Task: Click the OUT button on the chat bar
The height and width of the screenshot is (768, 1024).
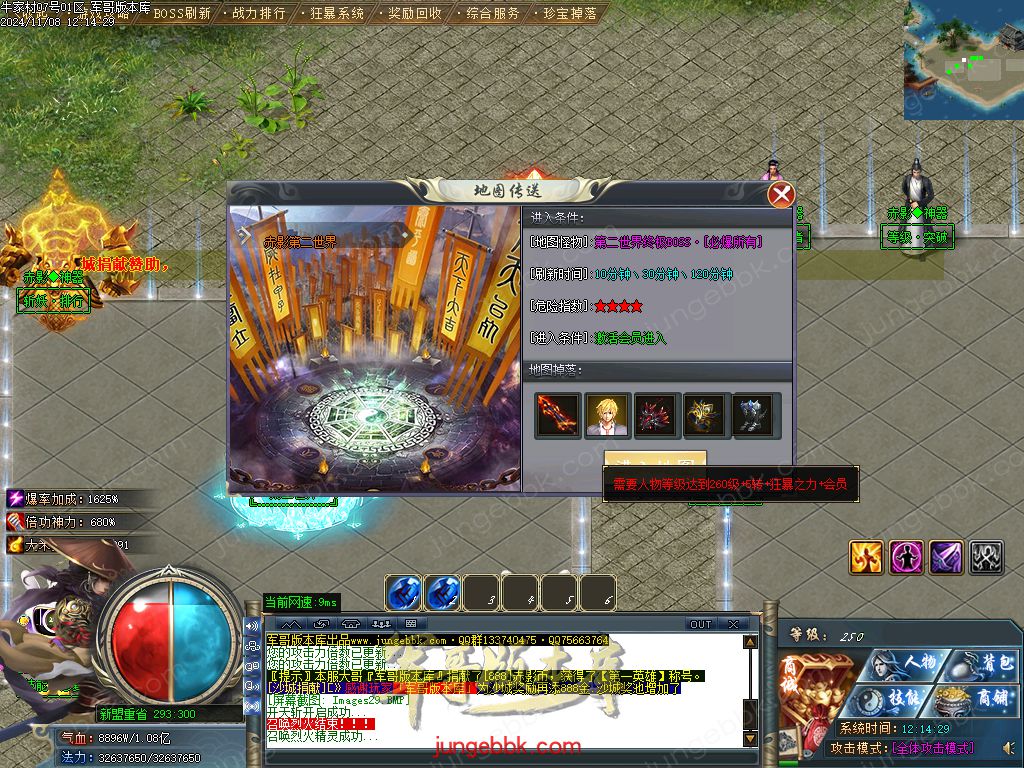Action: 701,624
